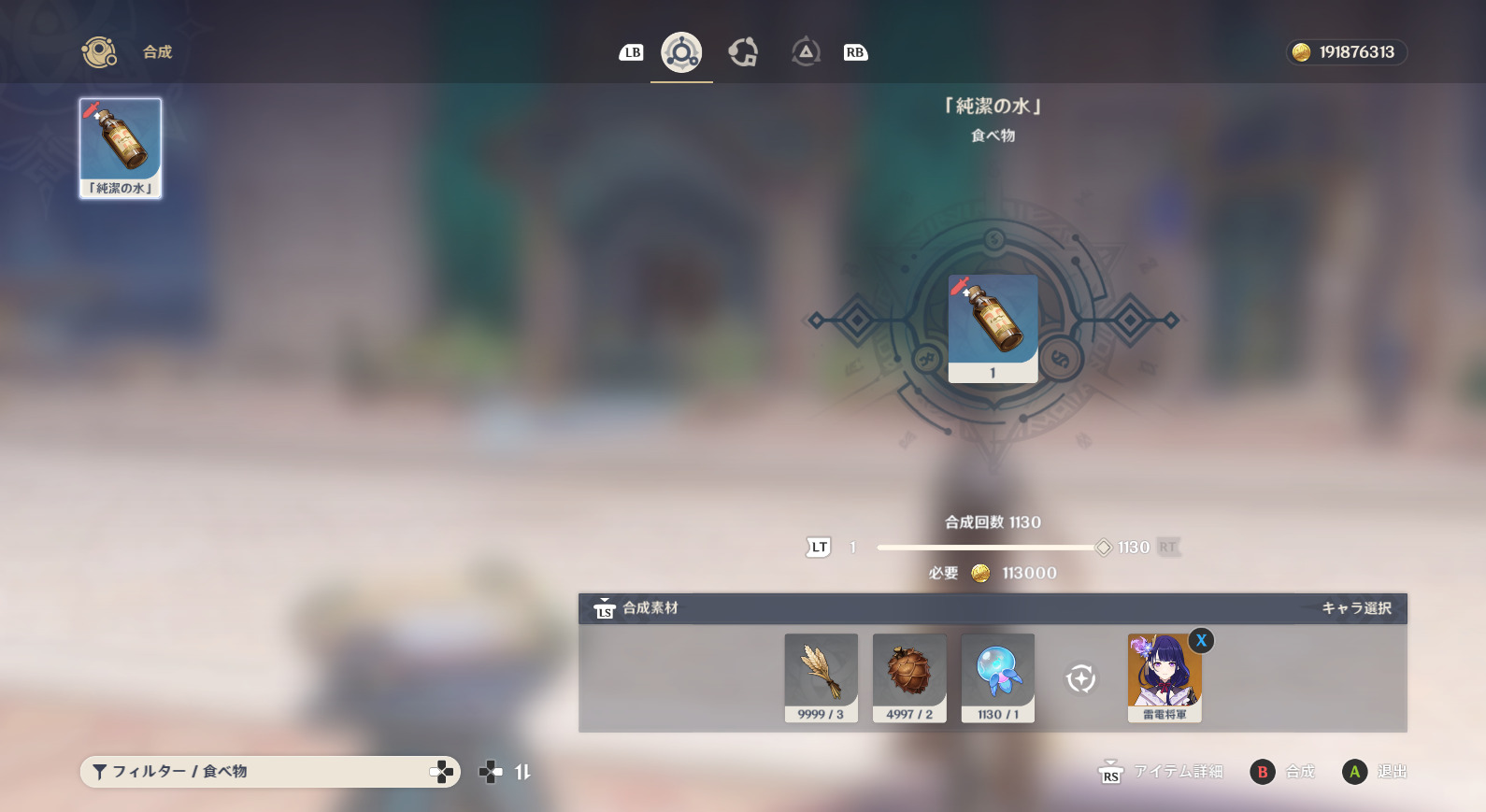Screen dimensions: 1486x812
Task: Select the 「純潔の水」 recipe thumbnail
Action: tap(121, 148)
